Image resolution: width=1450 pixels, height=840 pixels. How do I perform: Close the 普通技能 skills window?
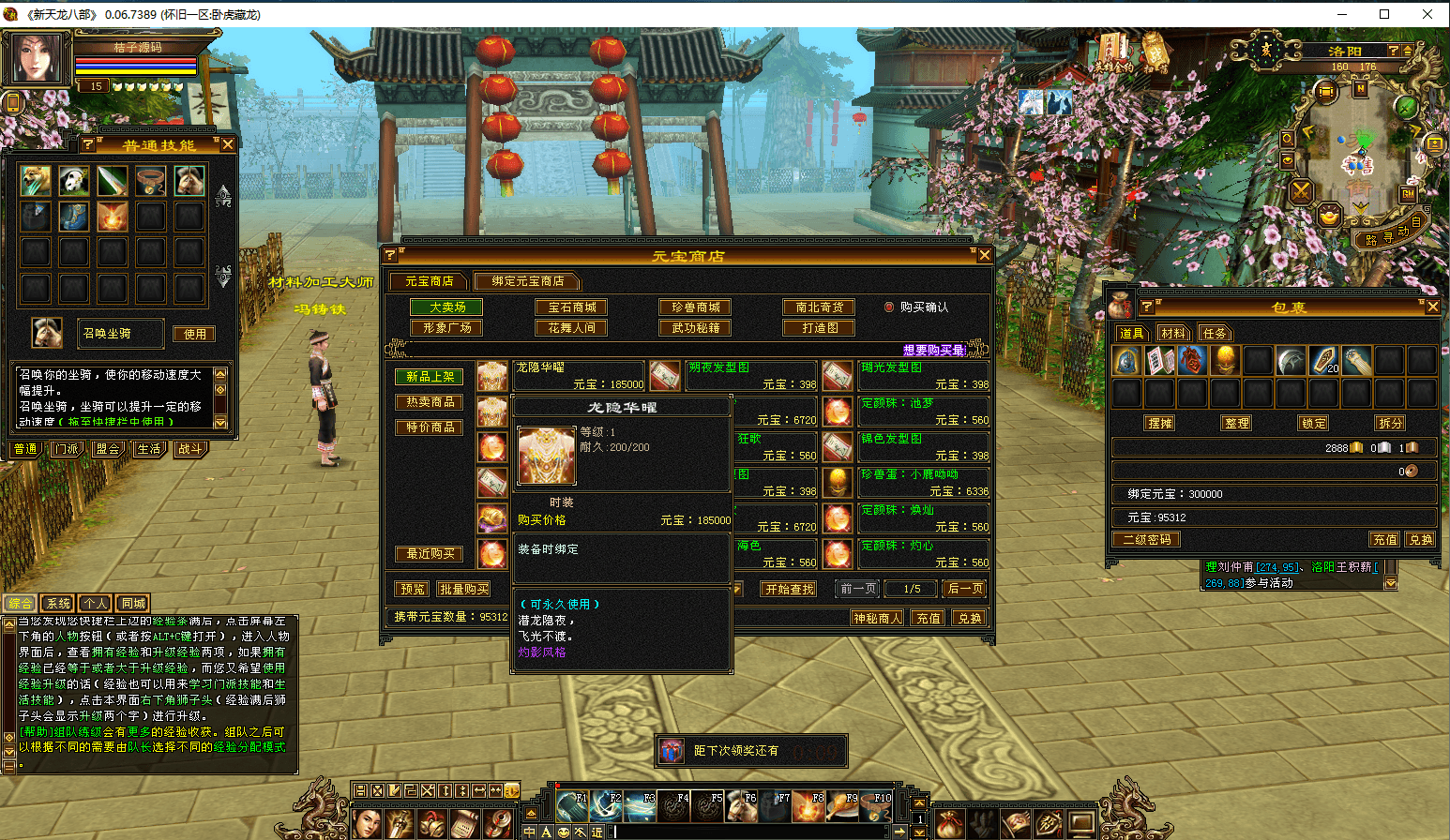coord(227,144)
